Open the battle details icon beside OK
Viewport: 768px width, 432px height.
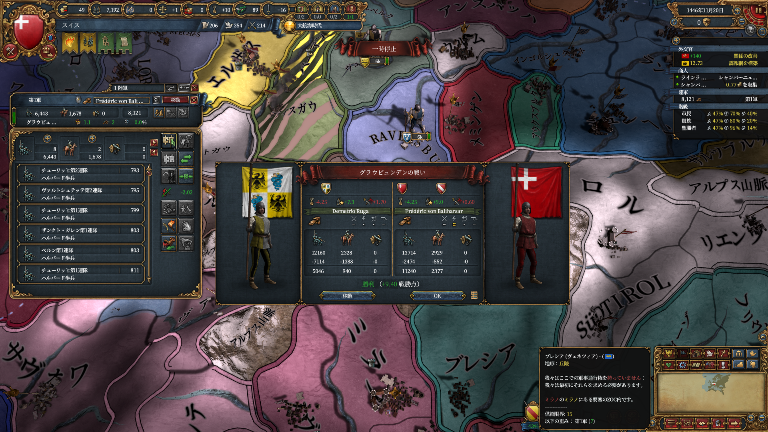click(474, 295)
